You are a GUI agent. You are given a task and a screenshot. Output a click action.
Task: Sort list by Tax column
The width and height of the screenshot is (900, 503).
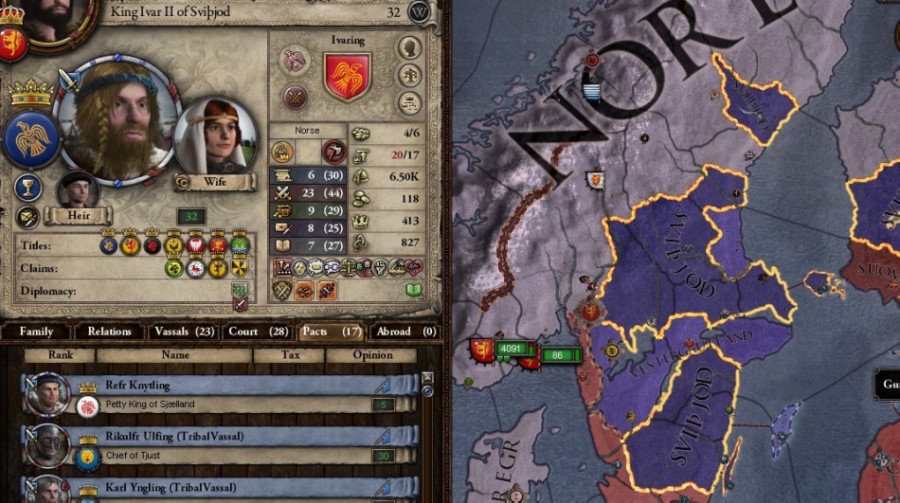pyautogui.click(x=289, y=355)
